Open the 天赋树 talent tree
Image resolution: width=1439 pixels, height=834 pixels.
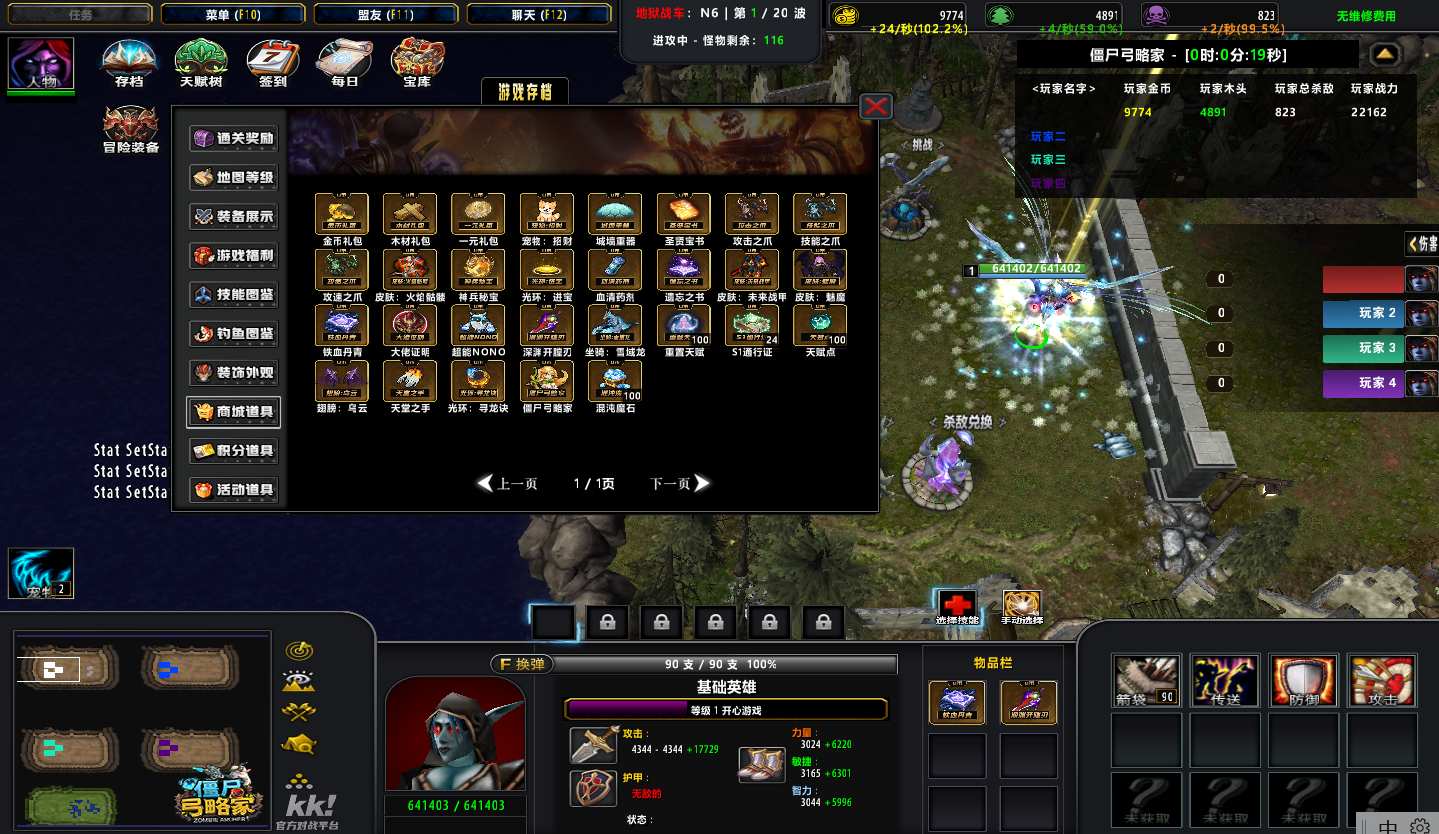coord(201,62)
